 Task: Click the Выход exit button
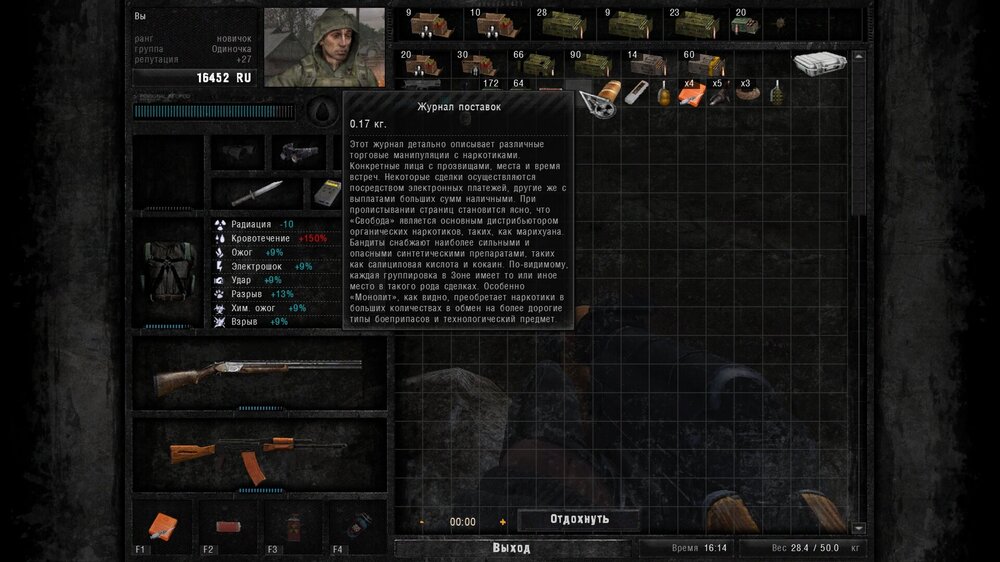pyautogui.click(x=511, y=548)
